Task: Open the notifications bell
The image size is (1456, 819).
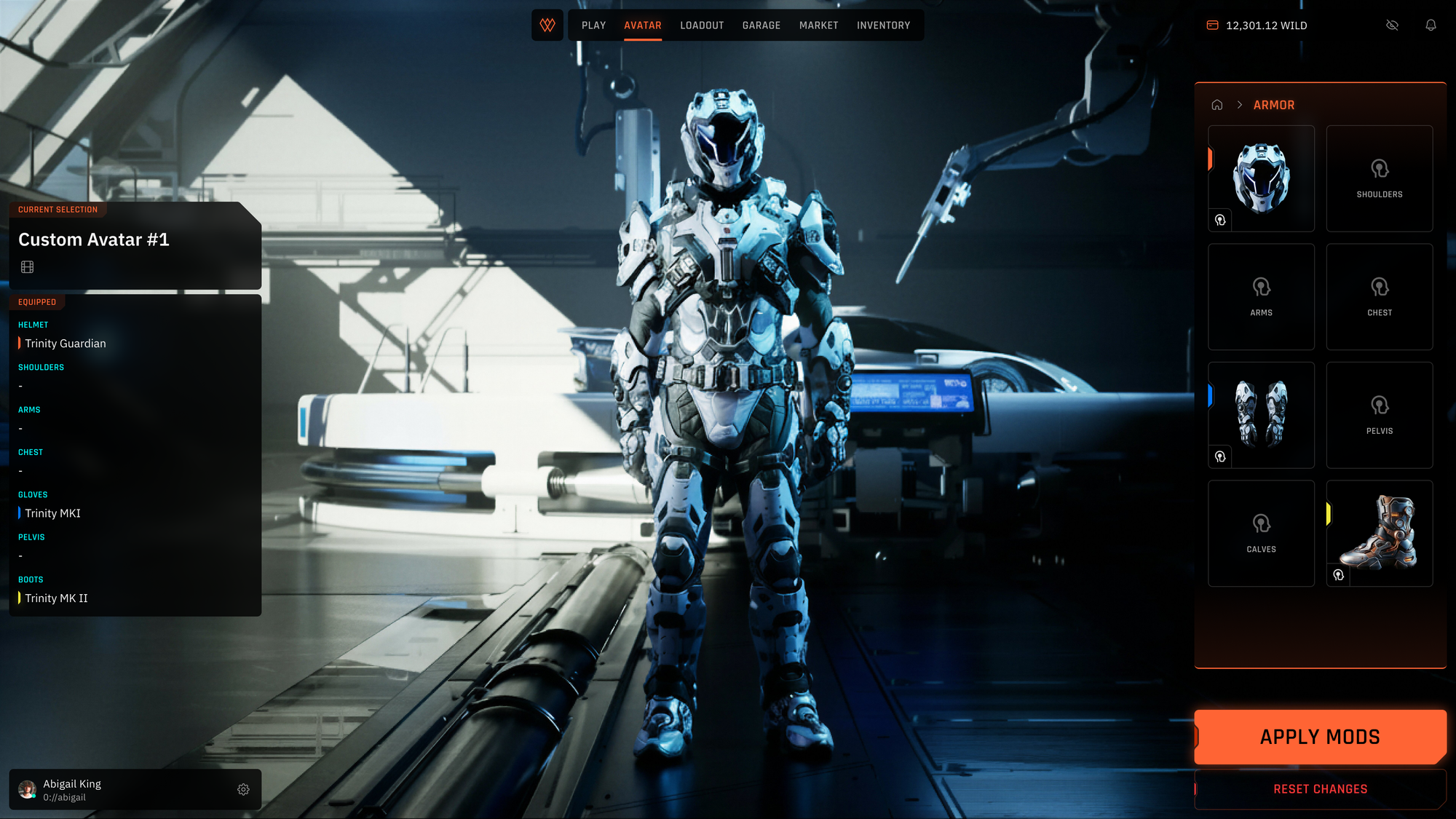Action: (x=1431, y=25)
